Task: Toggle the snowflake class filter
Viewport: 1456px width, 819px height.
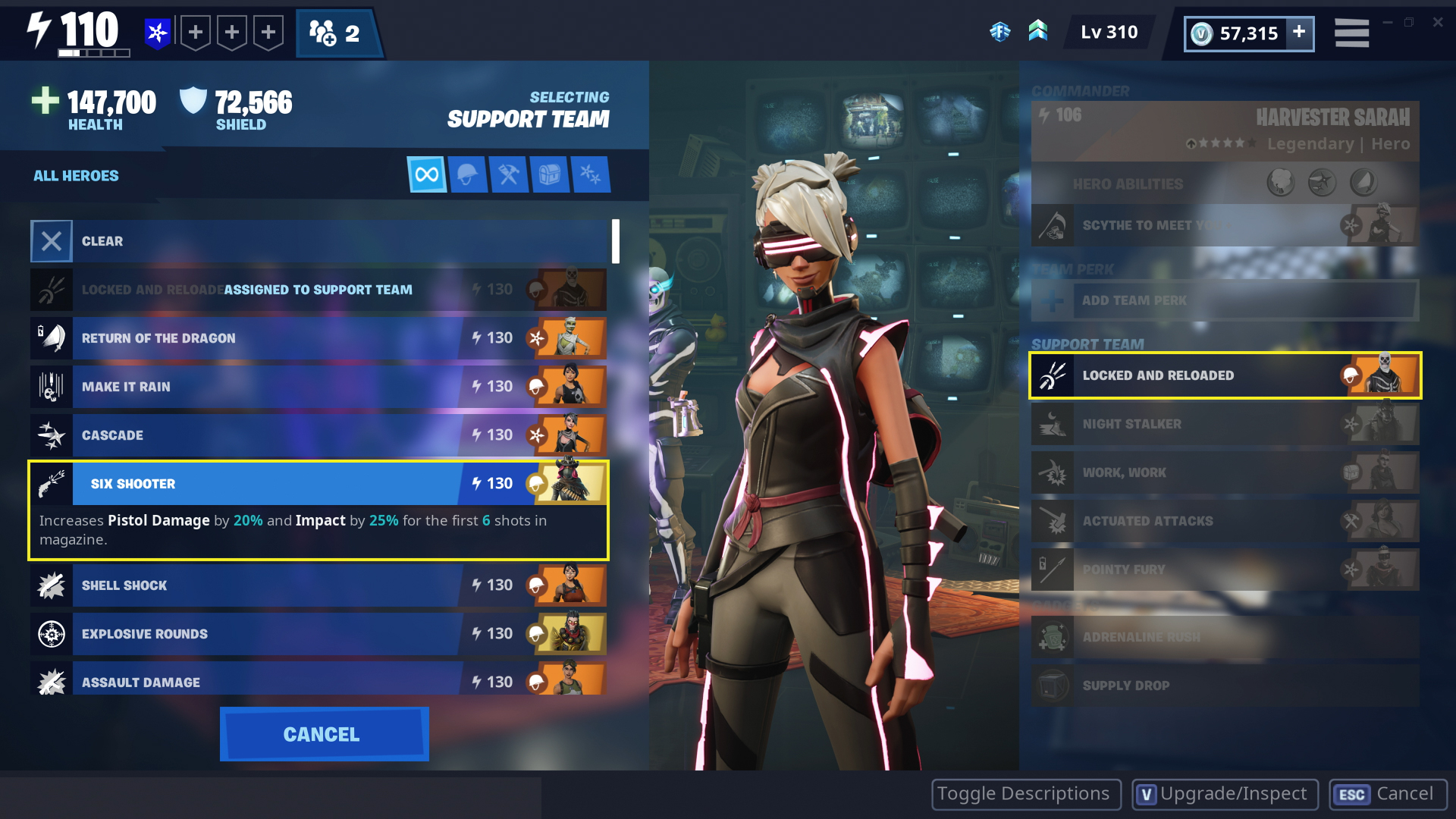Action: tap(591, 174)
